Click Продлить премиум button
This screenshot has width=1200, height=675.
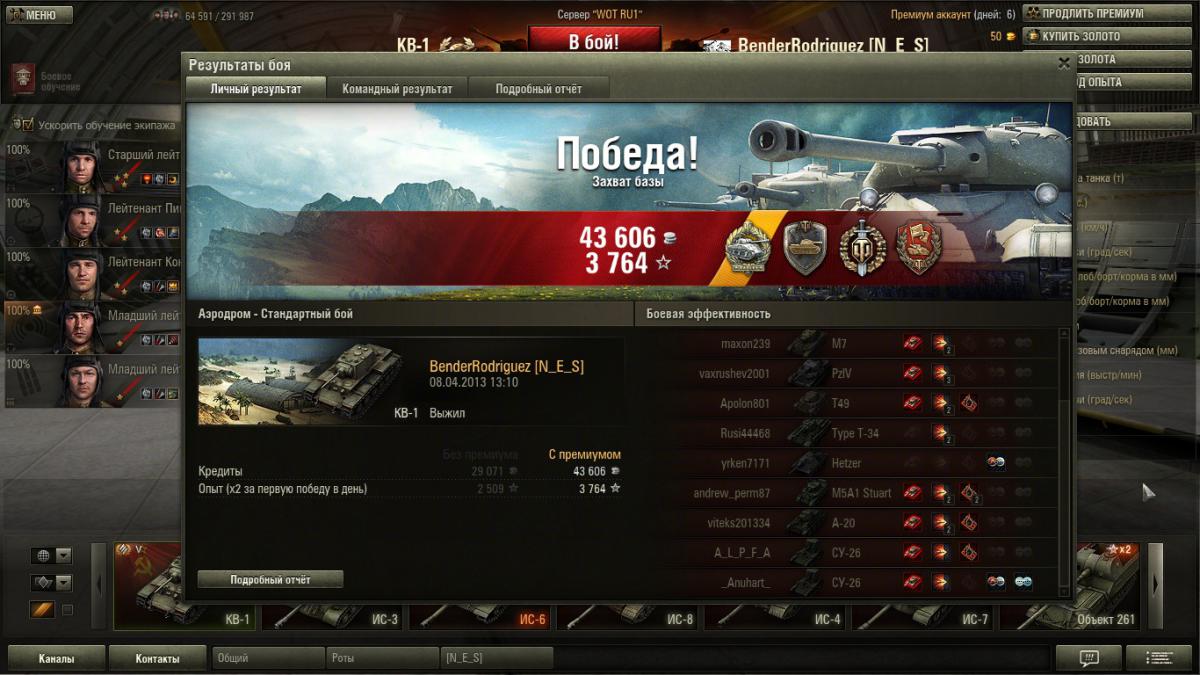tap(1092, 14)
